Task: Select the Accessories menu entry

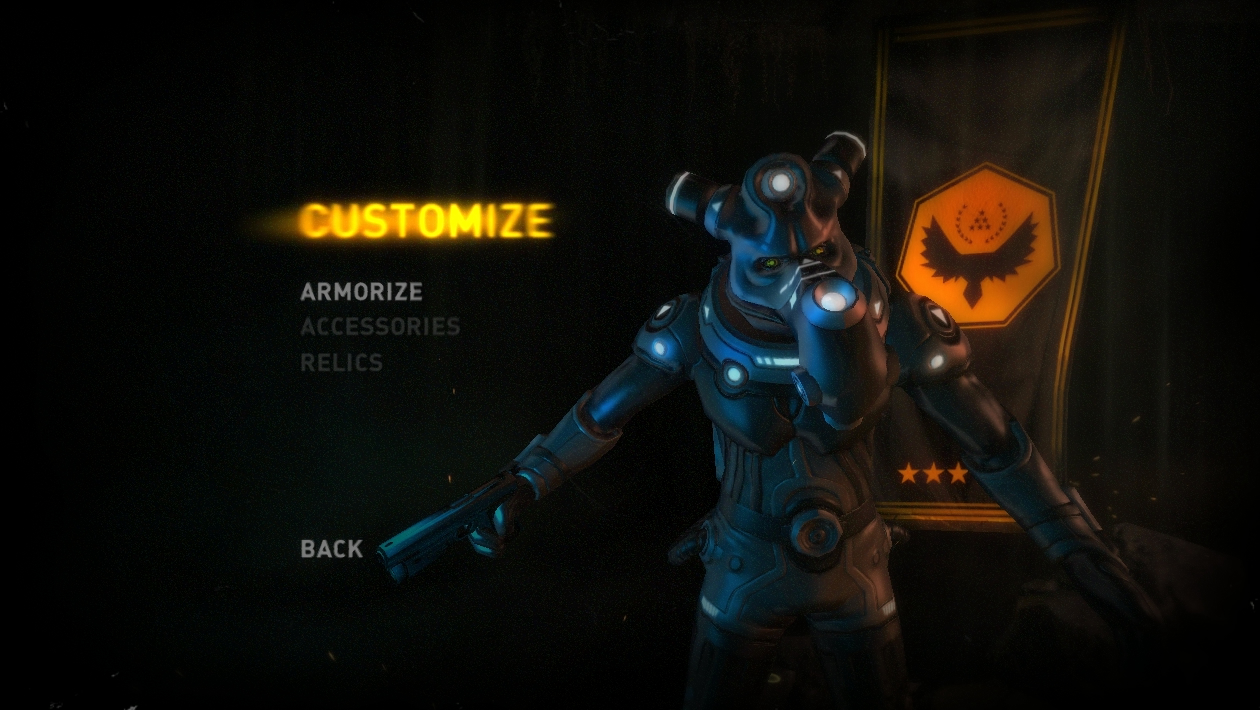Action: pyautogui.click(x=380, y=327)
